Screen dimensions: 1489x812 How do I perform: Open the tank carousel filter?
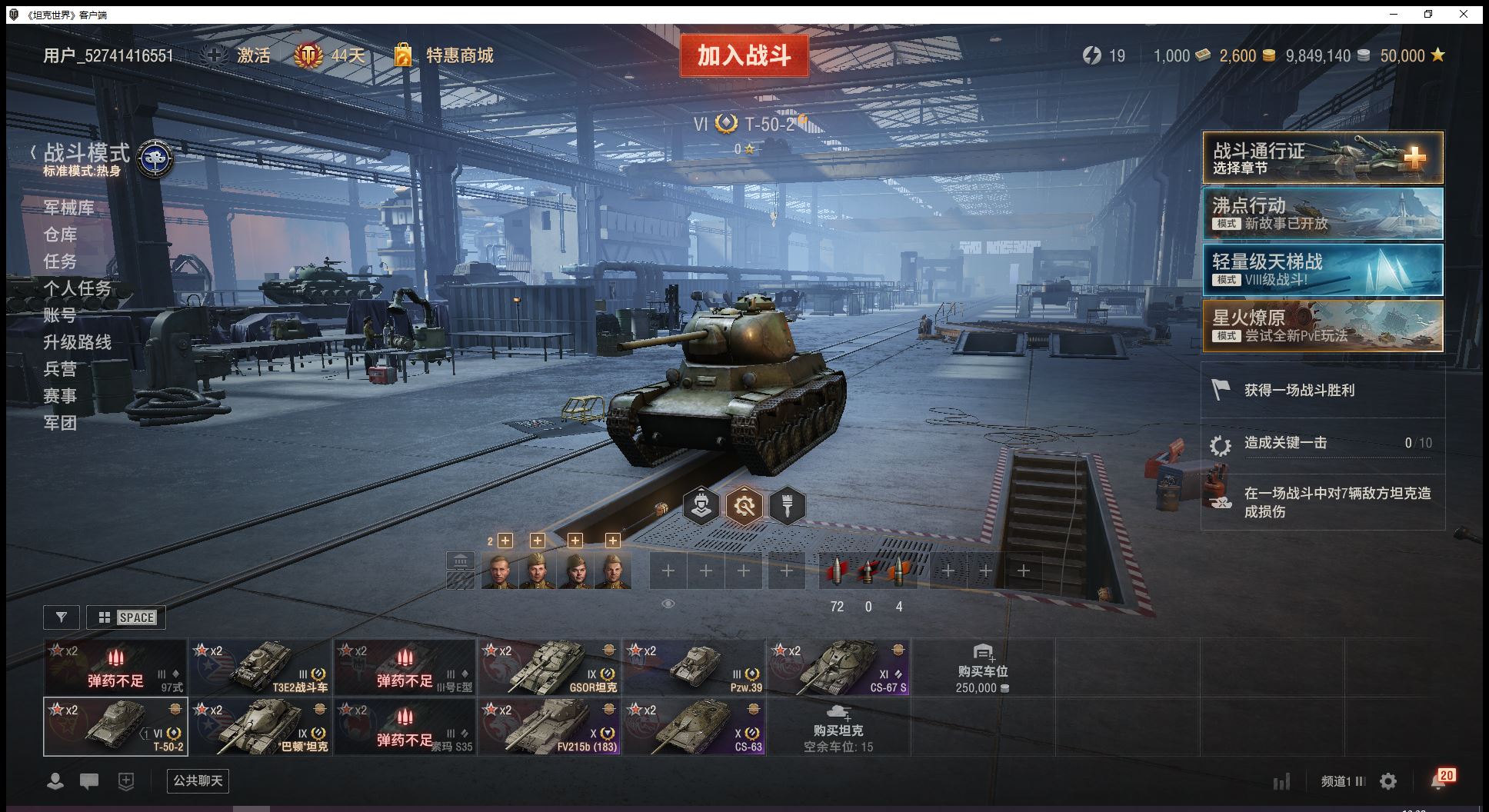(x=62, y=617)
